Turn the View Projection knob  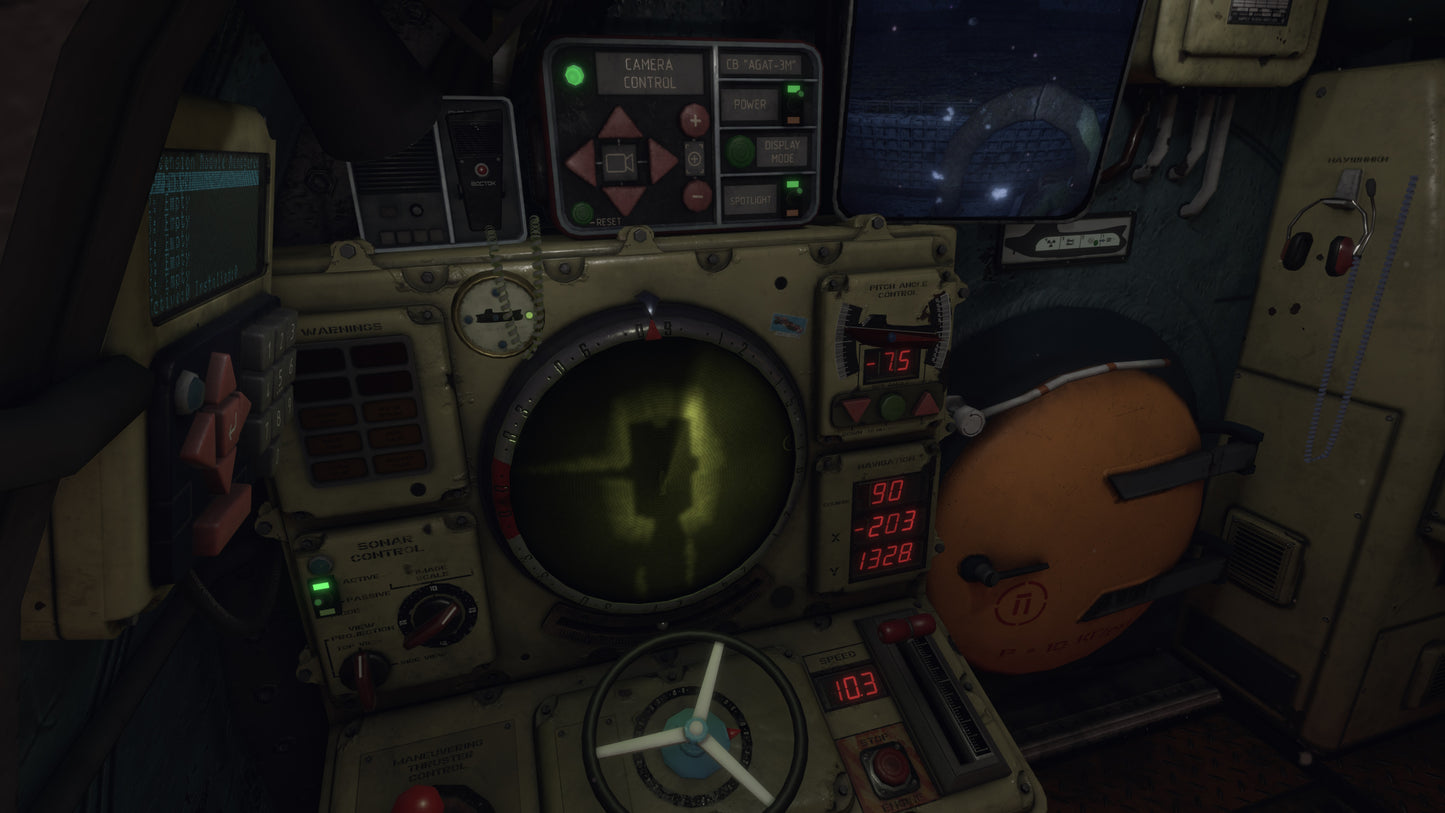tap(364, 672)
